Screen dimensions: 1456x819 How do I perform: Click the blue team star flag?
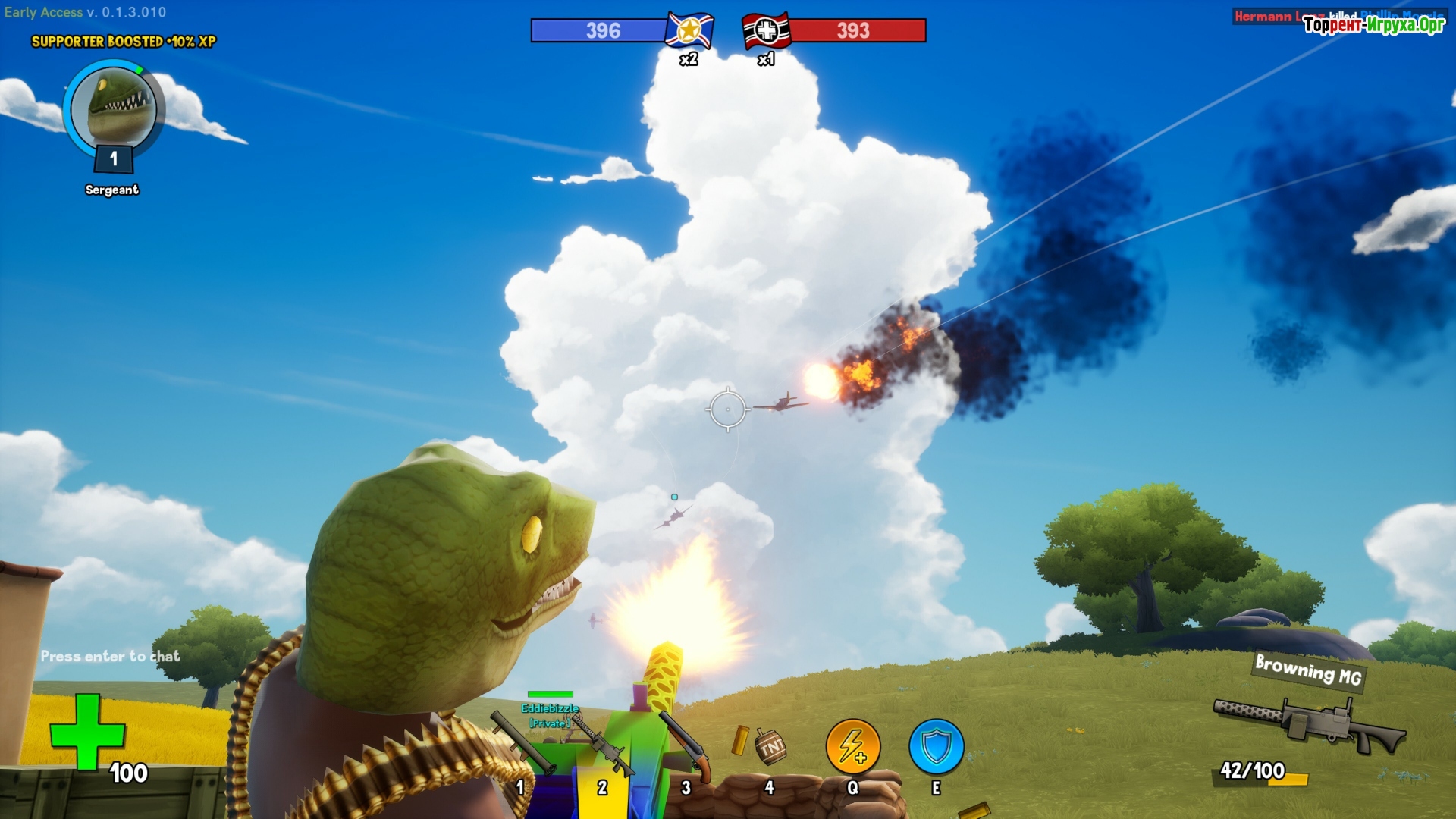[x=689, y=31]
